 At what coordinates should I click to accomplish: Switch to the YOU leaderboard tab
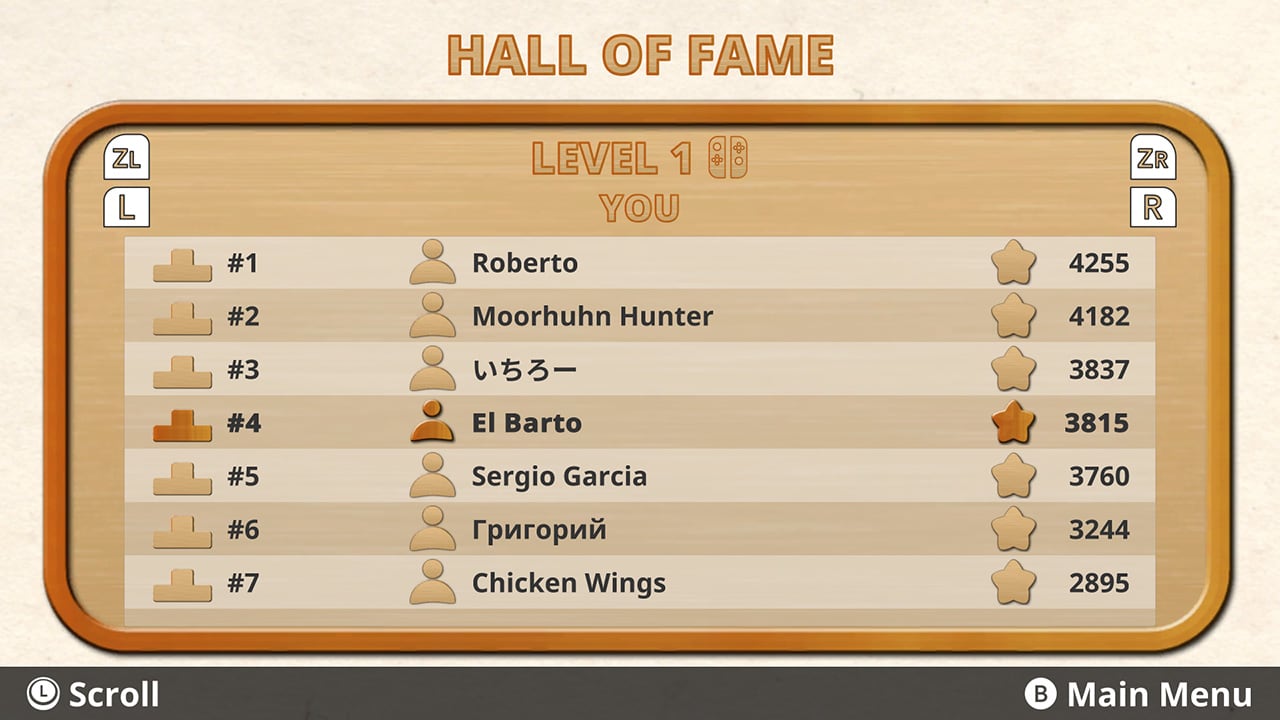[637, 208]
